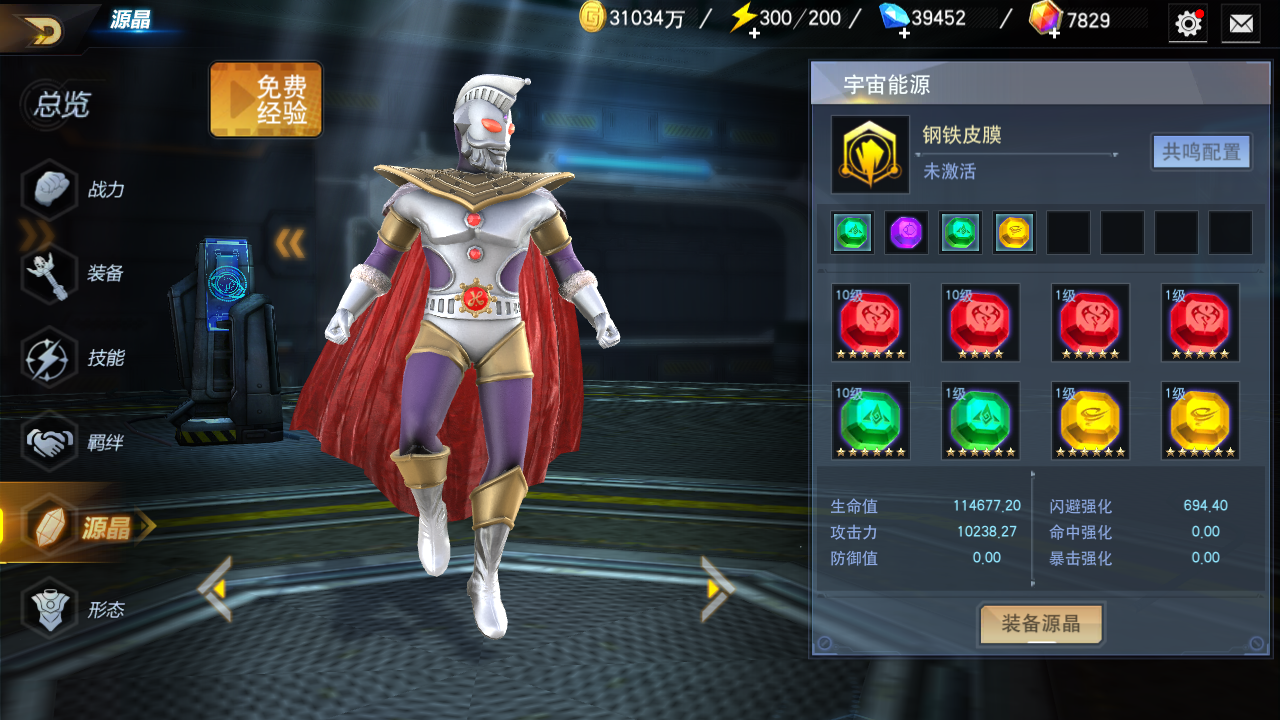This screenshot has width=1280, height=720.
Task: Tap the 装备源晶 equip crystal button
Action: click(1040, 624)
